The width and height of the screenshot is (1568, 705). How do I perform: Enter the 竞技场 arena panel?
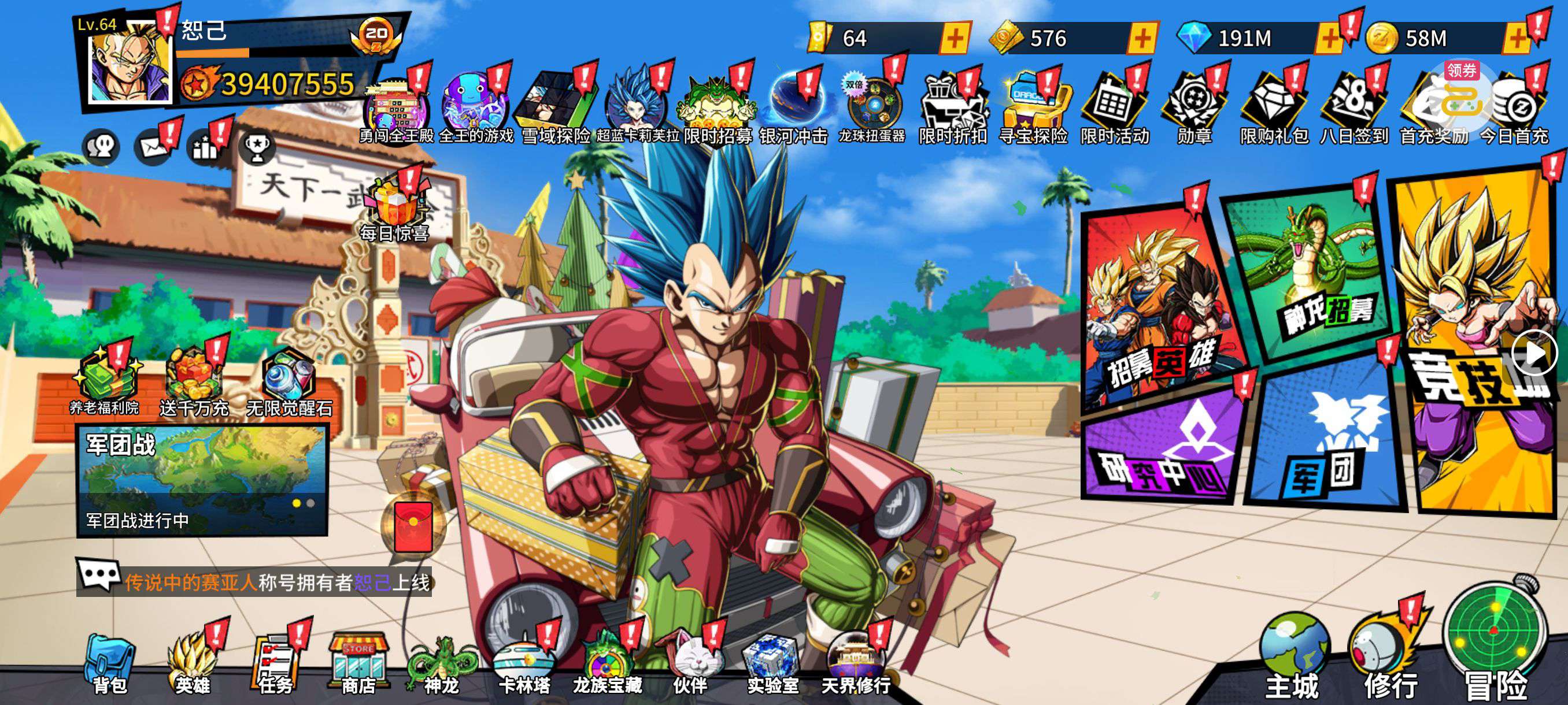tap(1476, 340)
